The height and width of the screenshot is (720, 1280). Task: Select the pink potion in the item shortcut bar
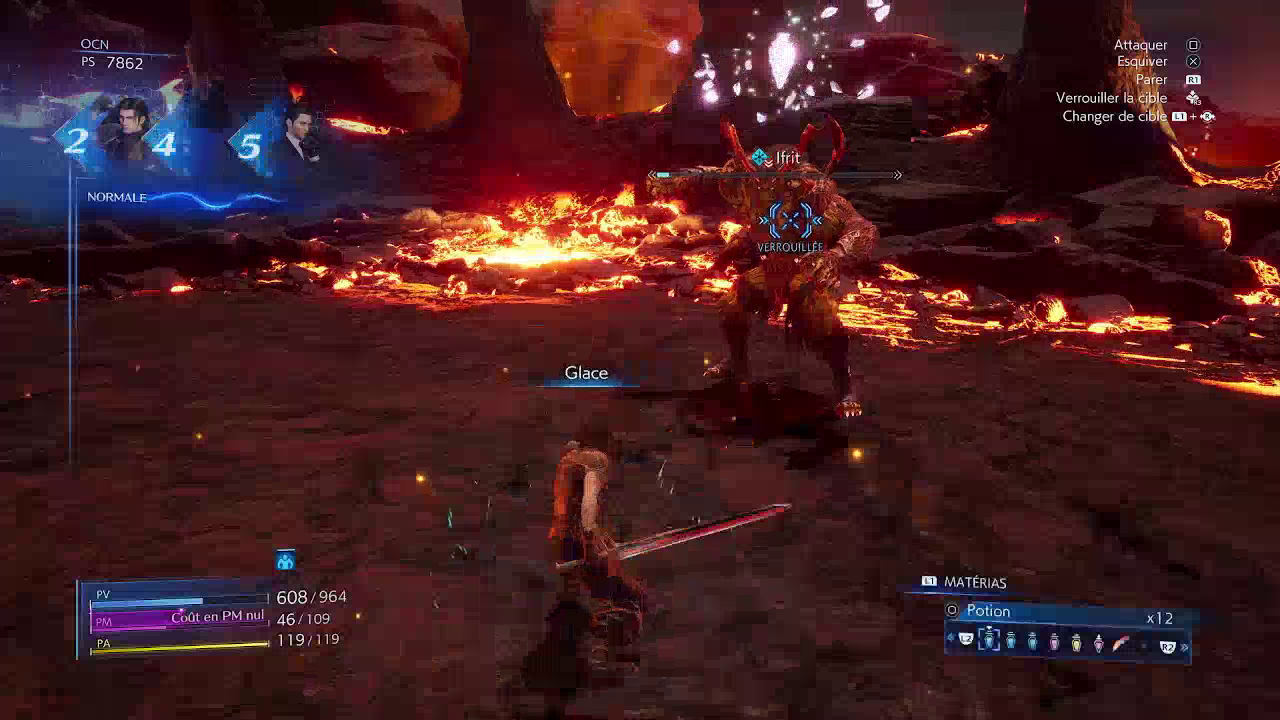(1054, 641)
